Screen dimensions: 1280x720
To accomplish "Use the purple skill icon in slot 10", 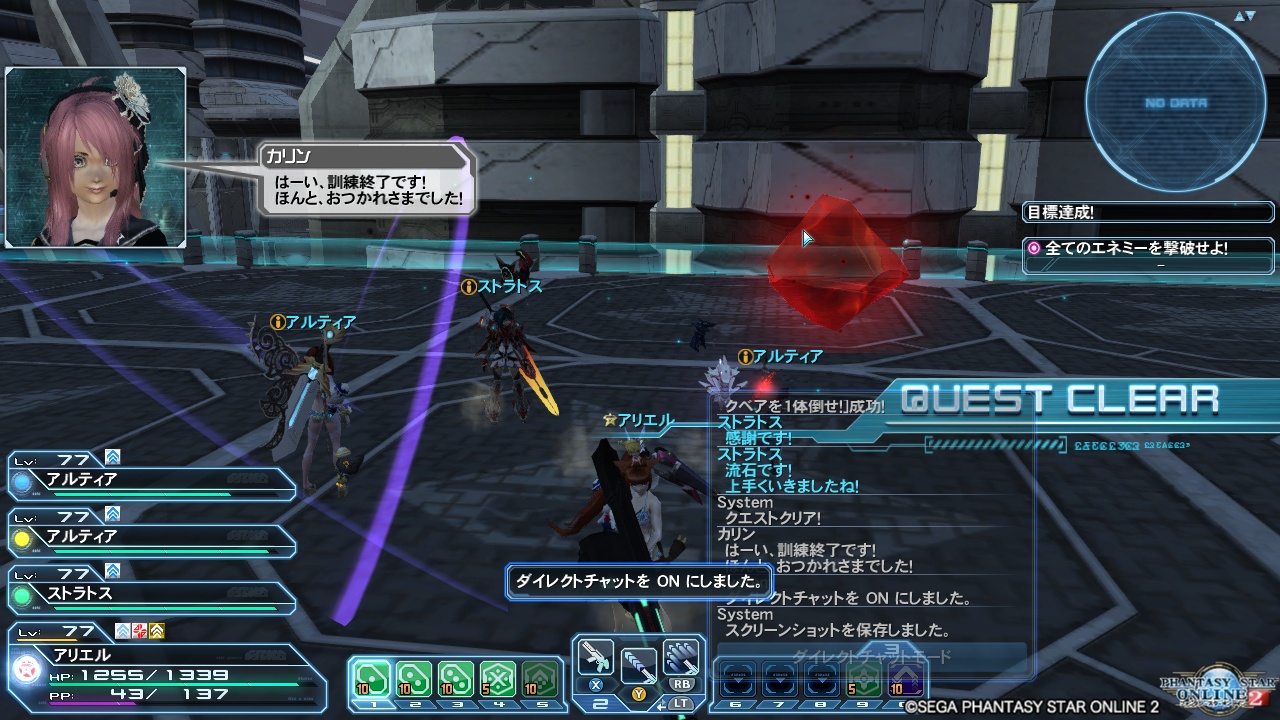I will pyautogui.click(x=906, y=678).
